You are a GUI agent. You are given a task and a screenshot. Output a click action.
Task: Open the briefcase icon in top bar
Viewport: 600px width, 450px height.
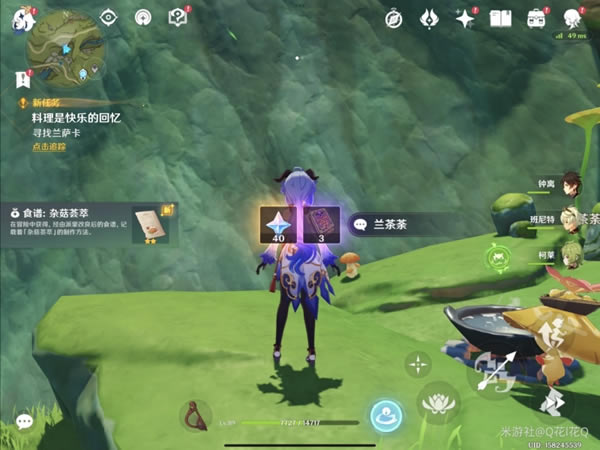pos(536,18)
